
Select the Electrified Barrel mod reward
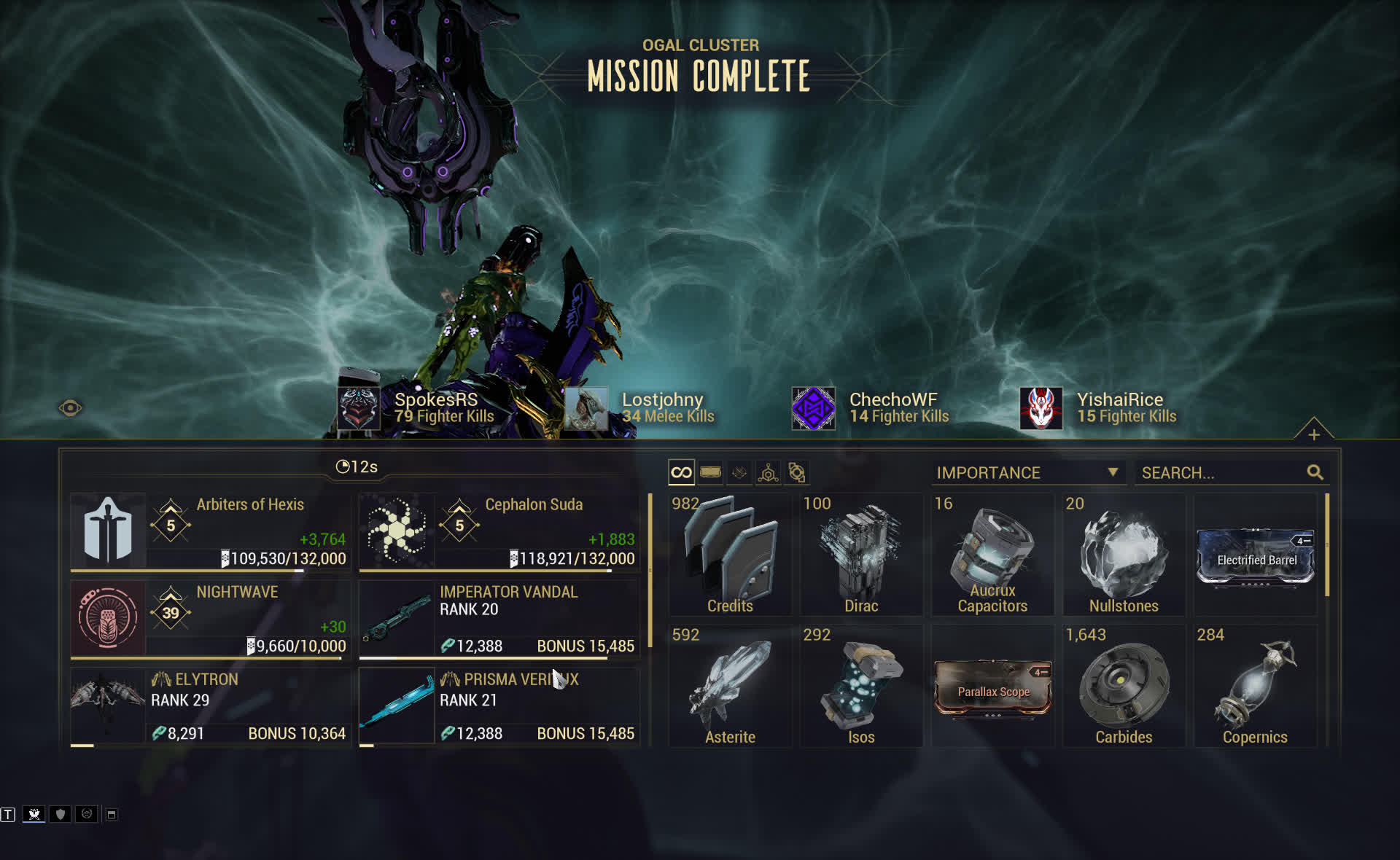pyautogui.click(x=1256, y=556)
